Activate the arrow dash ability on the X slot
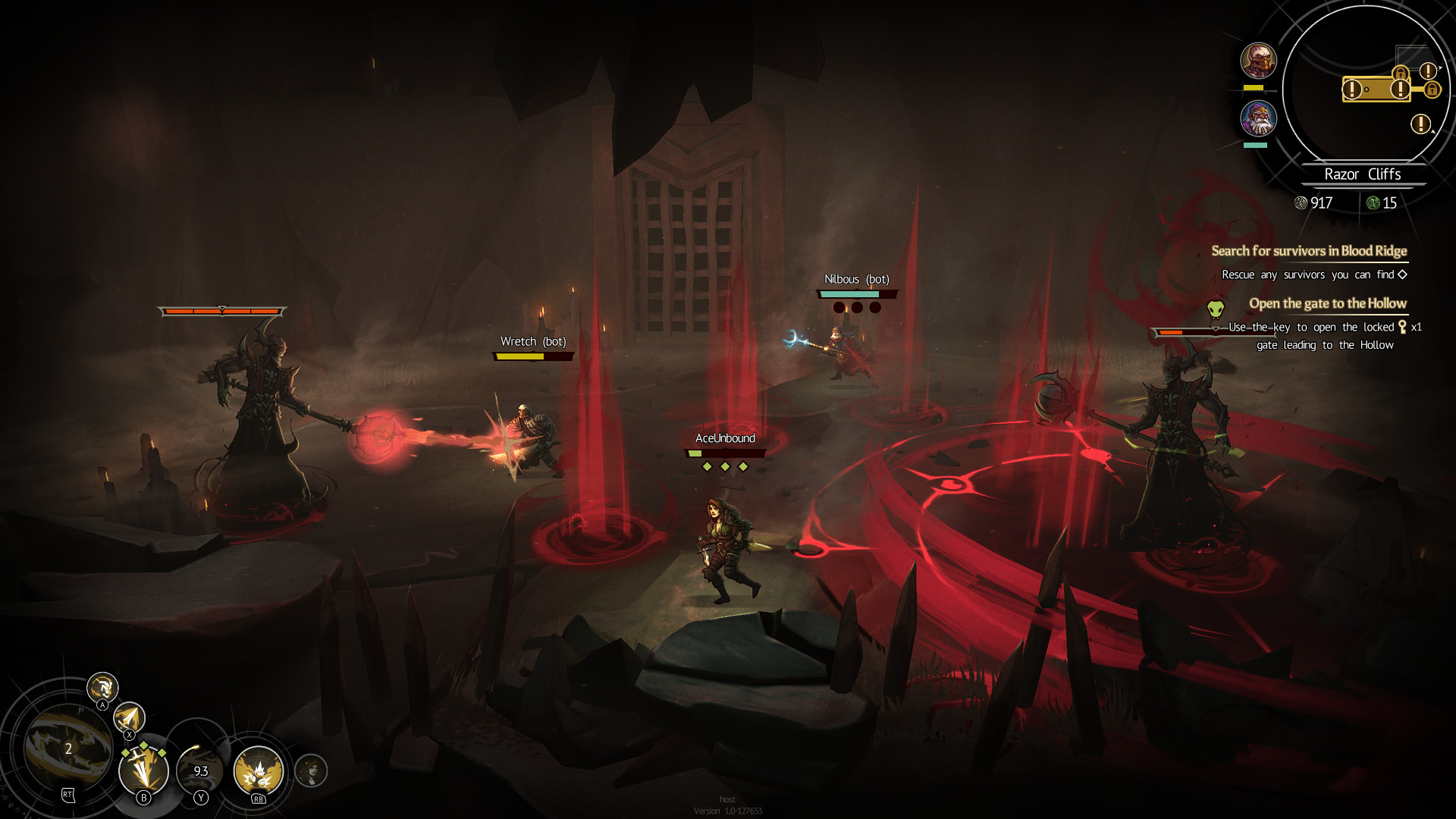This screenshot has width=1456, height=819. [x=129, y=719]
